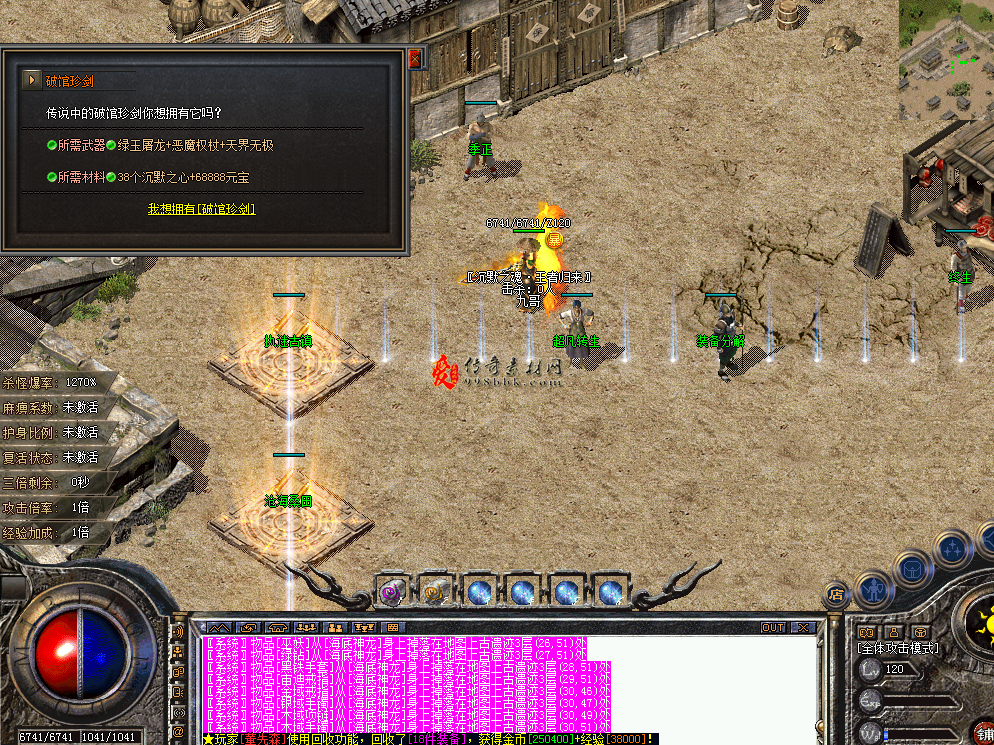Toggle the 全体攻击模式 attack mode label
Viewport: 994px width, 745px height.
coord(899,648)
